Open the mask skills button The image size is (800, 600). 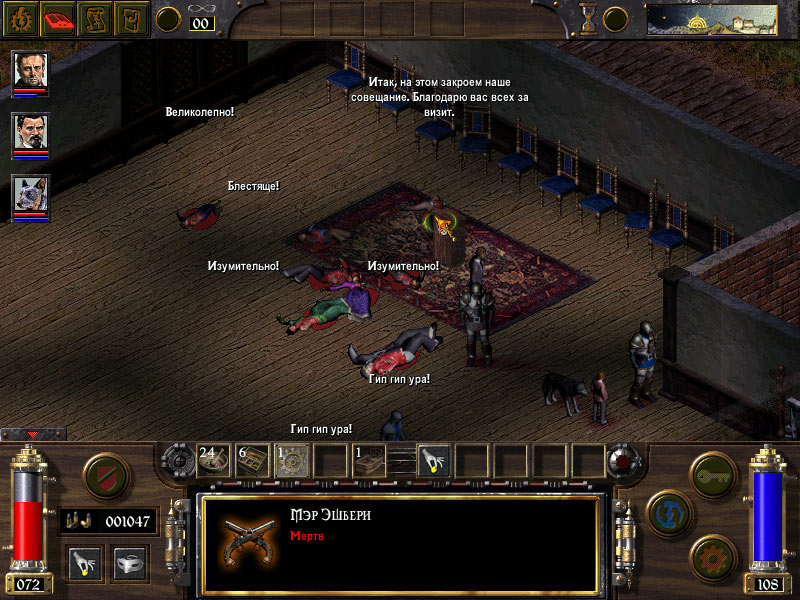[129, 563]
